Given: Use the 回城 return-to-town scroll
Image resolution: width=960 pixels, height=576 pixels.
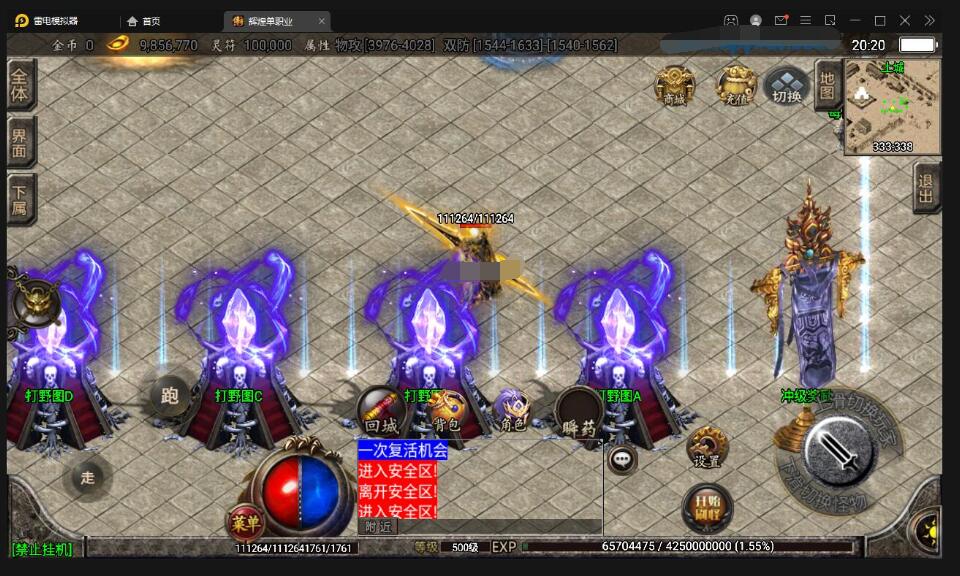Looking at the screenshot, I should click(381, 410).
